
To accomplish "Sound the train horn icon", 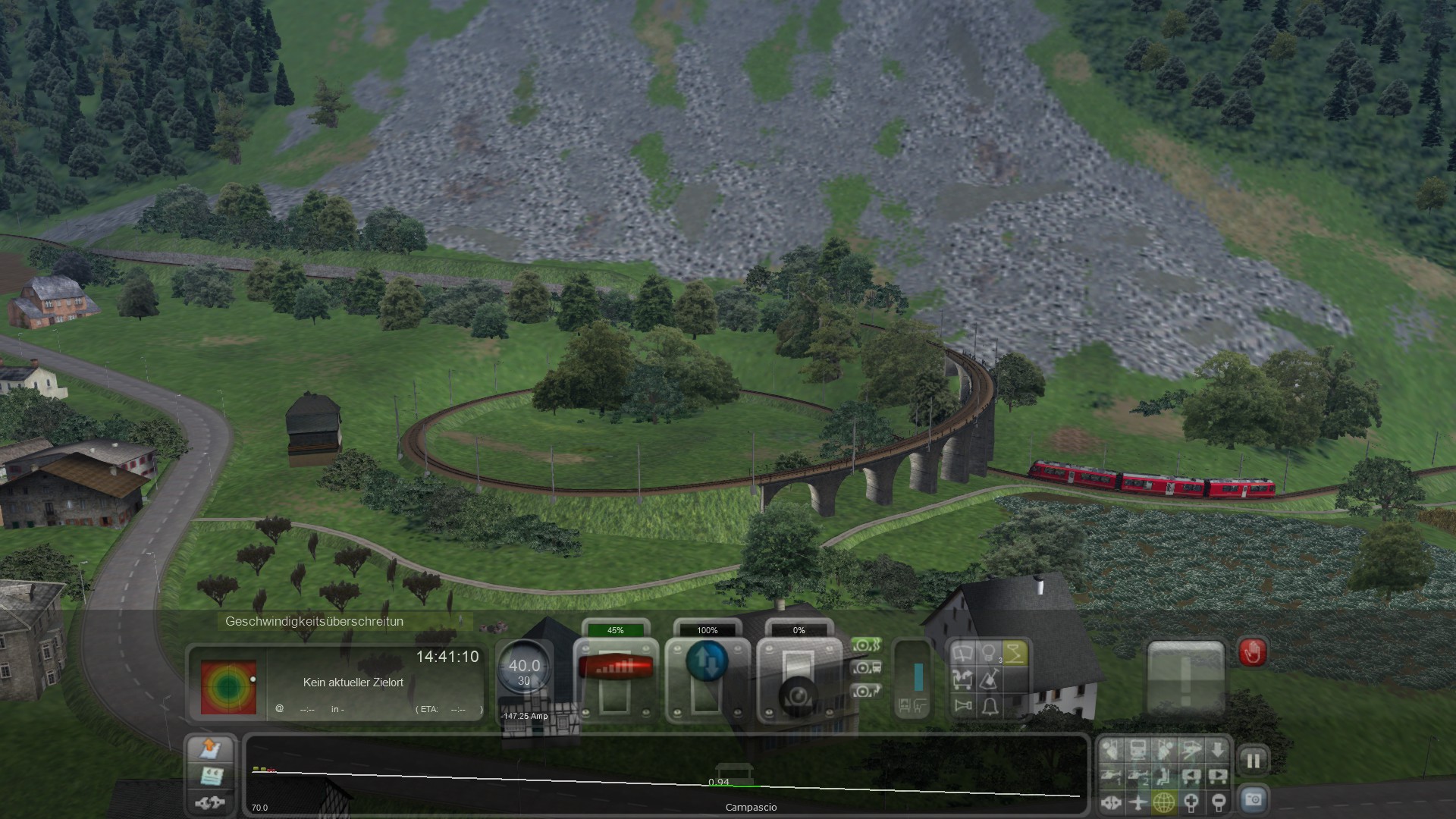I will point(963,706).
